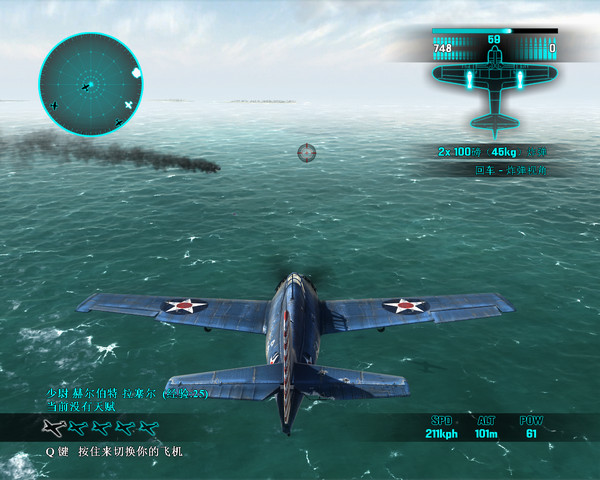Select the 100 lb bomb weapon label
Image resolution: width=600 pixels, height=480 pixels.
(x=491, y=151)
